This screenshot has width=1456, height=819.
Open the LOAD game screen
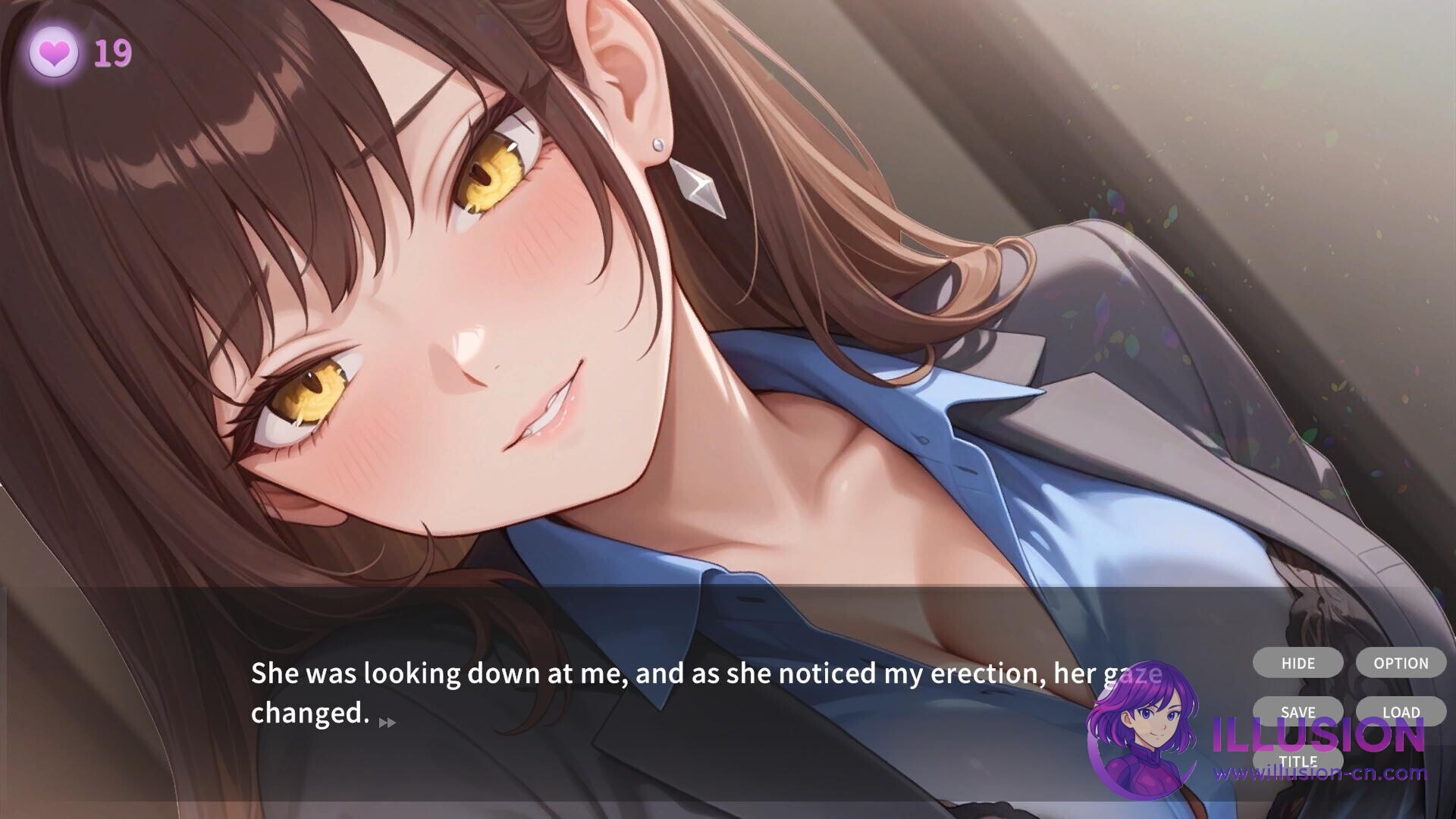(1401, 712)
